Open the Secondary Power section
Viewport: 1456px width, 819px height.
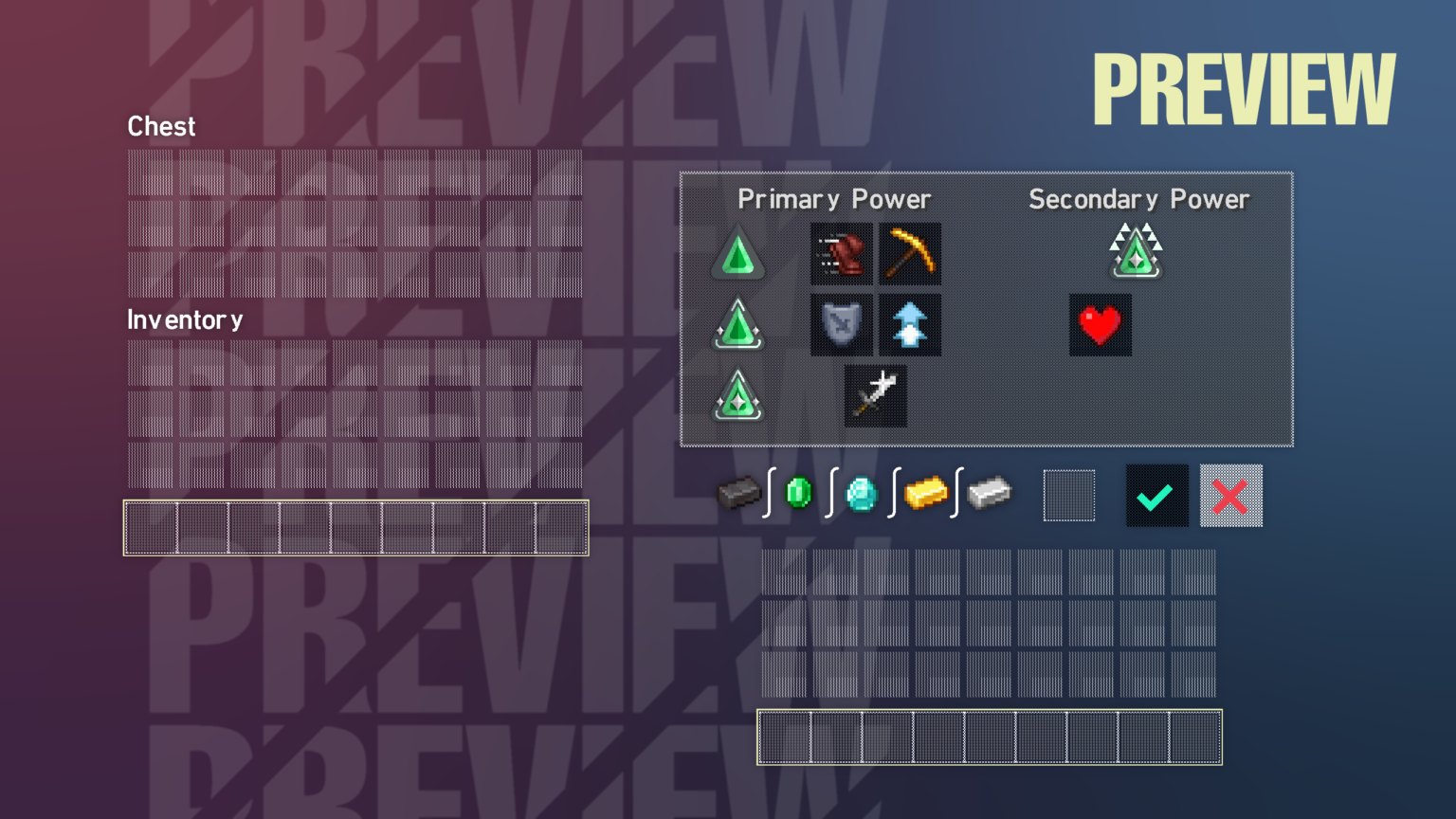click(1138, 199)
